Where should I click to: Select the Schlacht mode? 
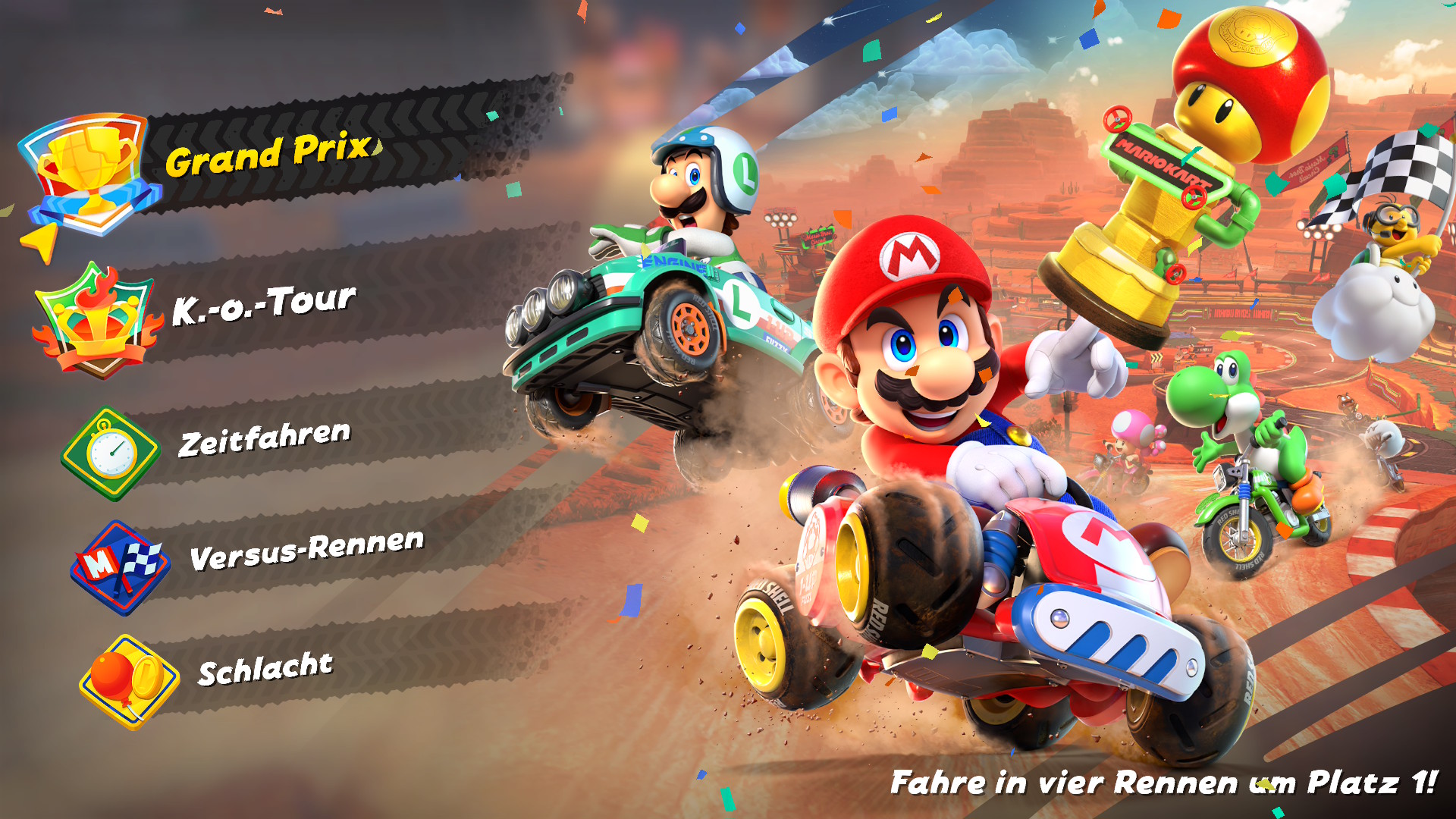click(265, 669)
